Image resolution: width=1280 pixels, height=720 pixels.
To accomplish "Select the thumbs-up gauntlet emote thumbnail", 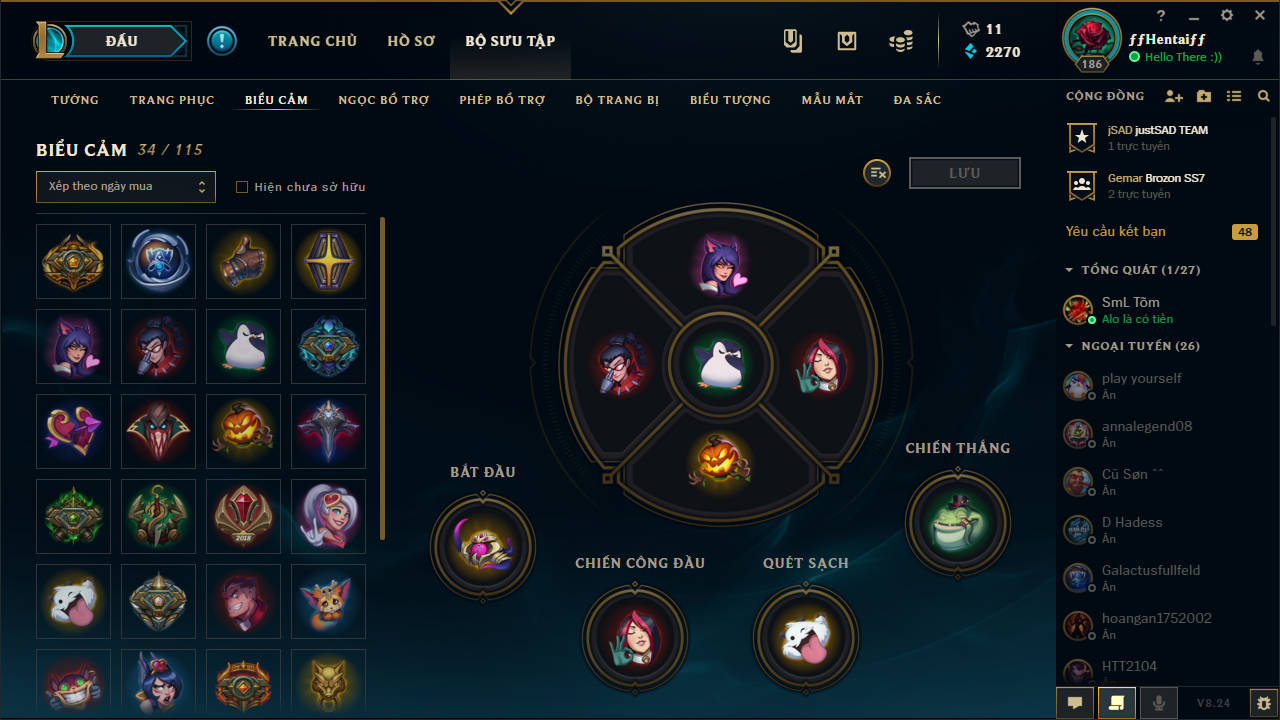I will click(x=243, y=261).
